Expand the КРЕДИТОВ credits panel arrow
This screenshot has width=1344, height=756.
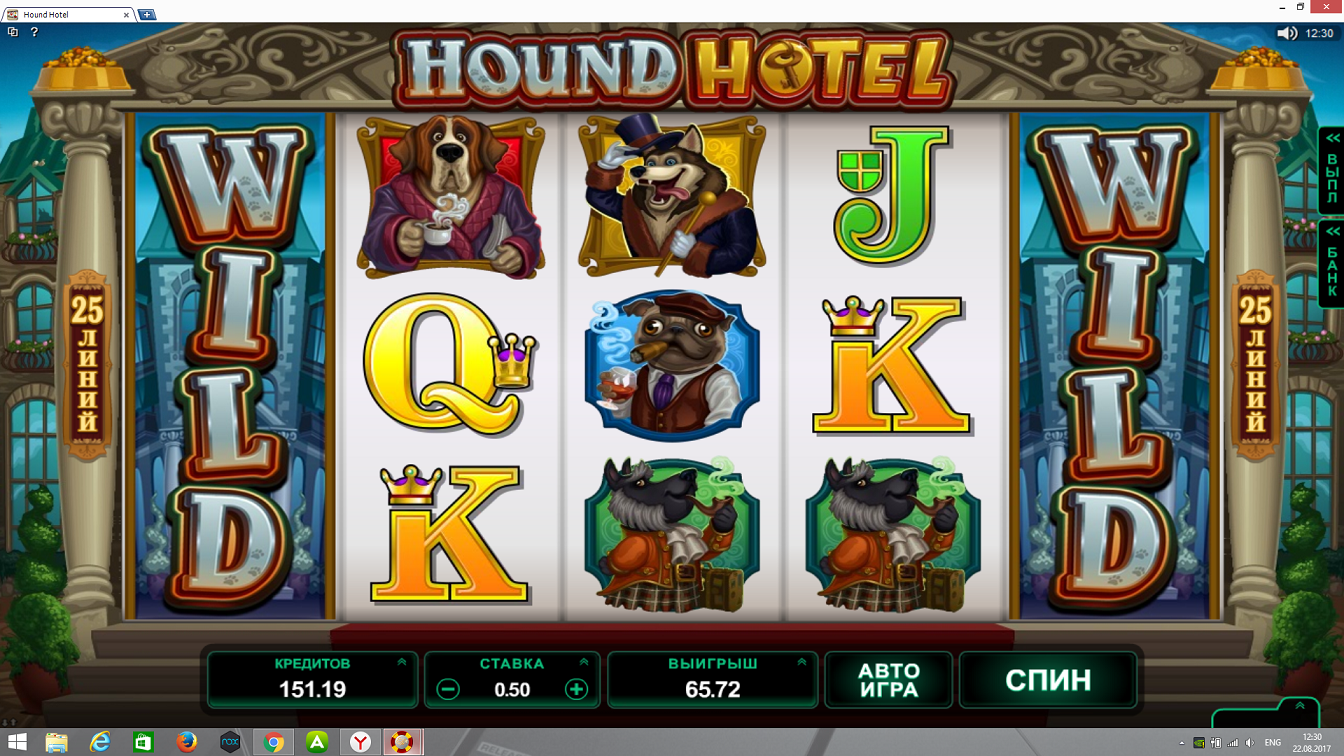(402, 662)
